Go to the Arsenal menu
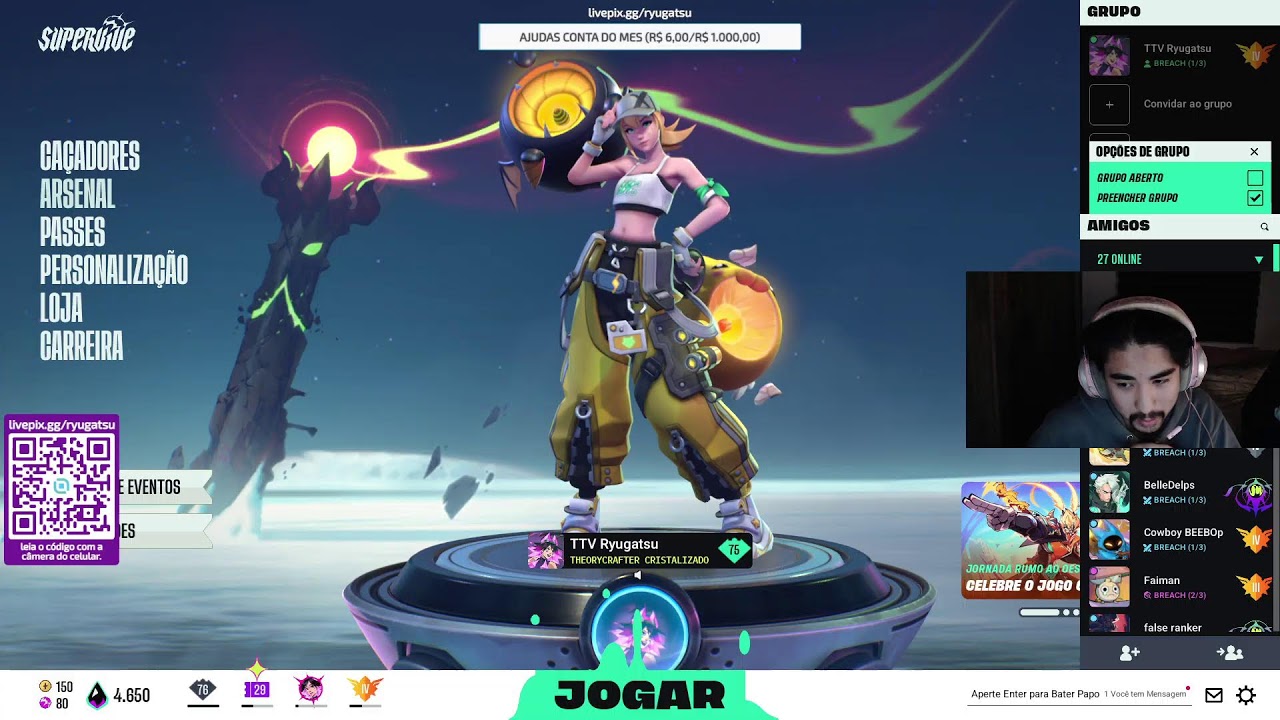The height and width of the screenshot is (720, 1280). pyautogui.click(x=77, y=195)
